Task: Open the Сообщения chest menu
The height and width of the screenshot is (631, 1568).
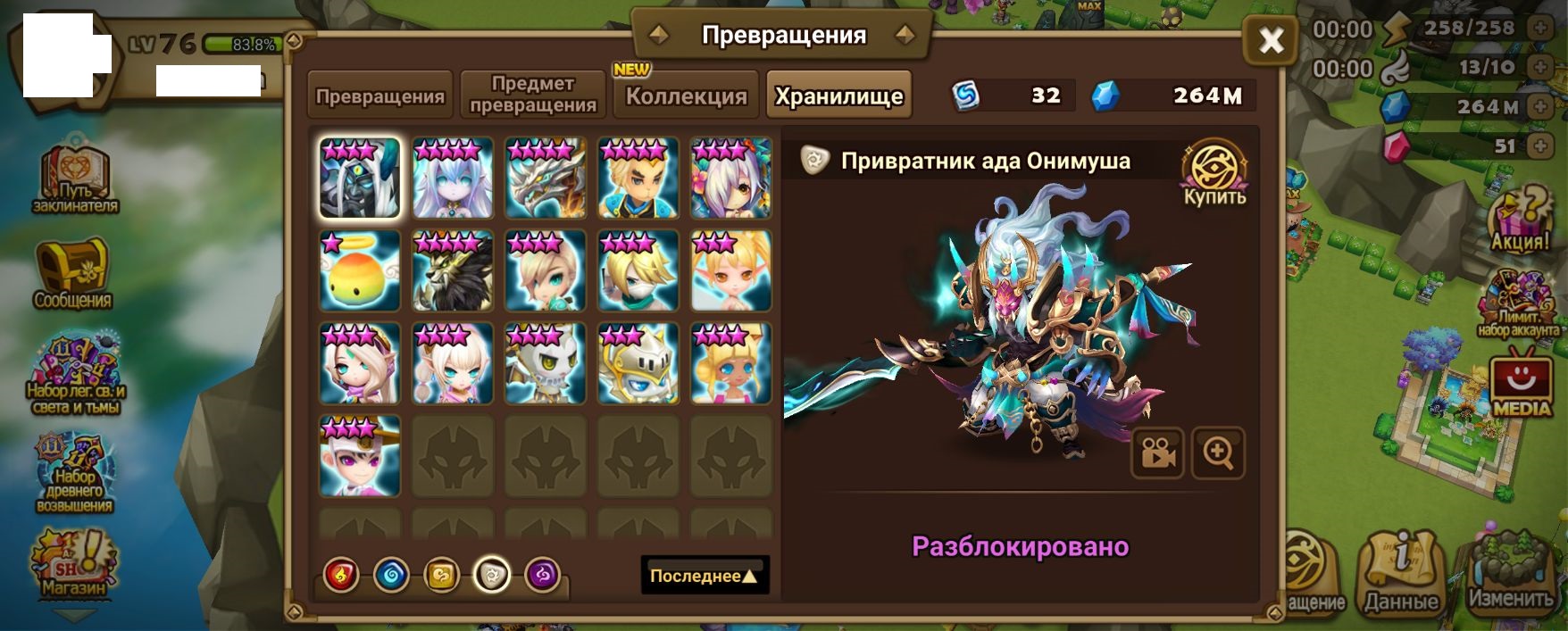Action: [72, 274]
